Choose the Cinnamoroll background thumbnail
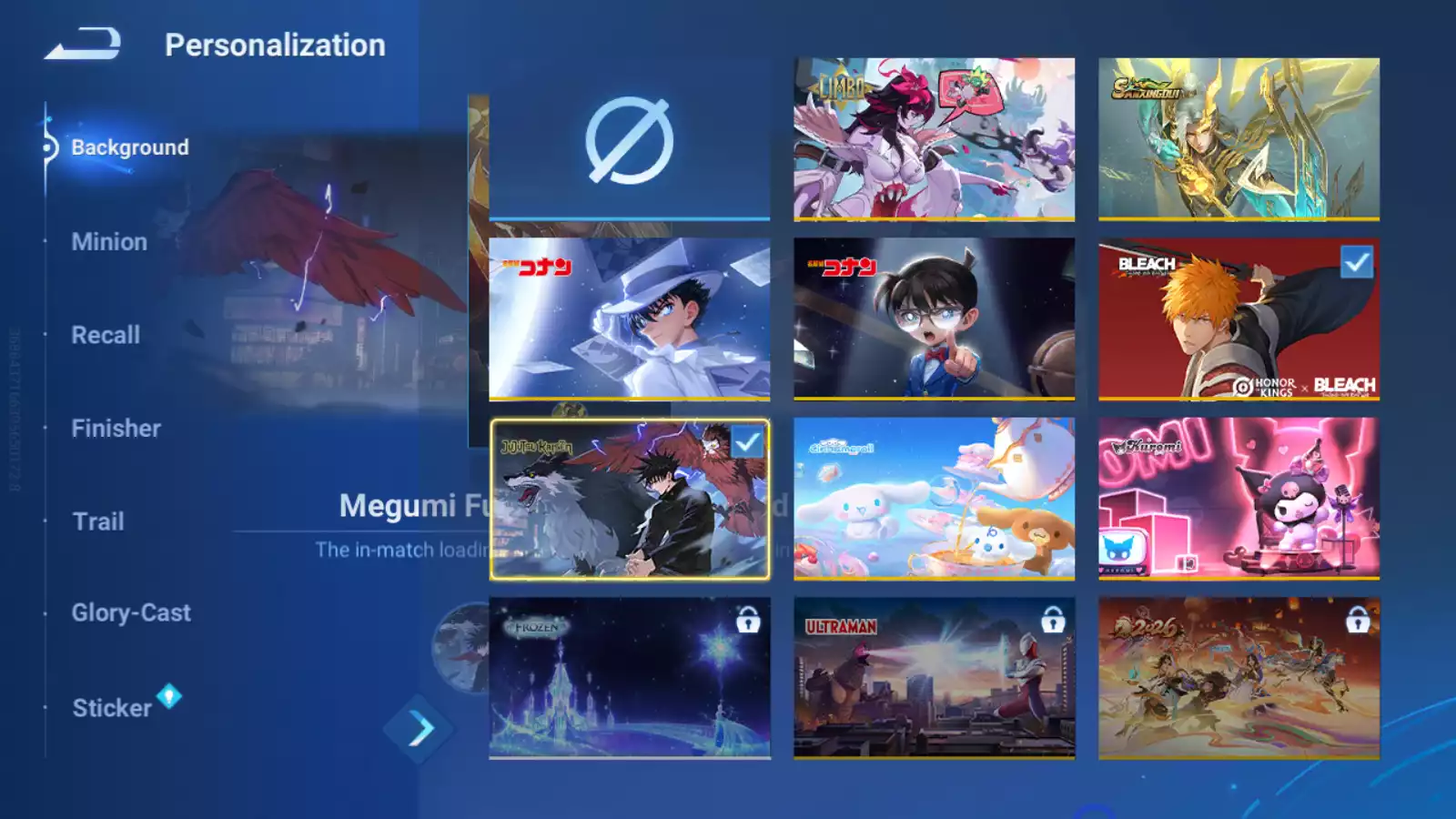 (934, 499)
